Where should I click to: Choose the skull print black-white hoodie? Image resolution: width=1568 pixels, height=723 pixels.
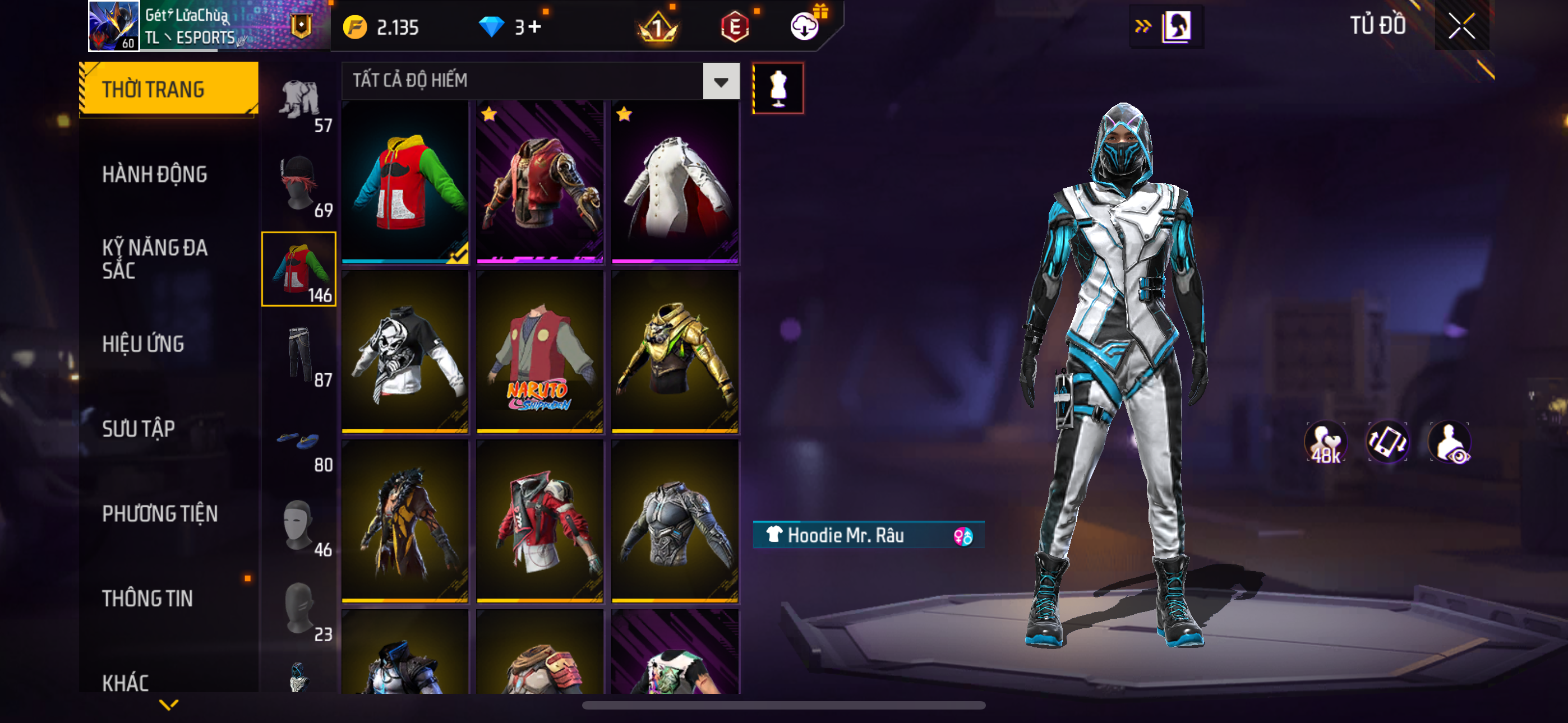(405, 351)
